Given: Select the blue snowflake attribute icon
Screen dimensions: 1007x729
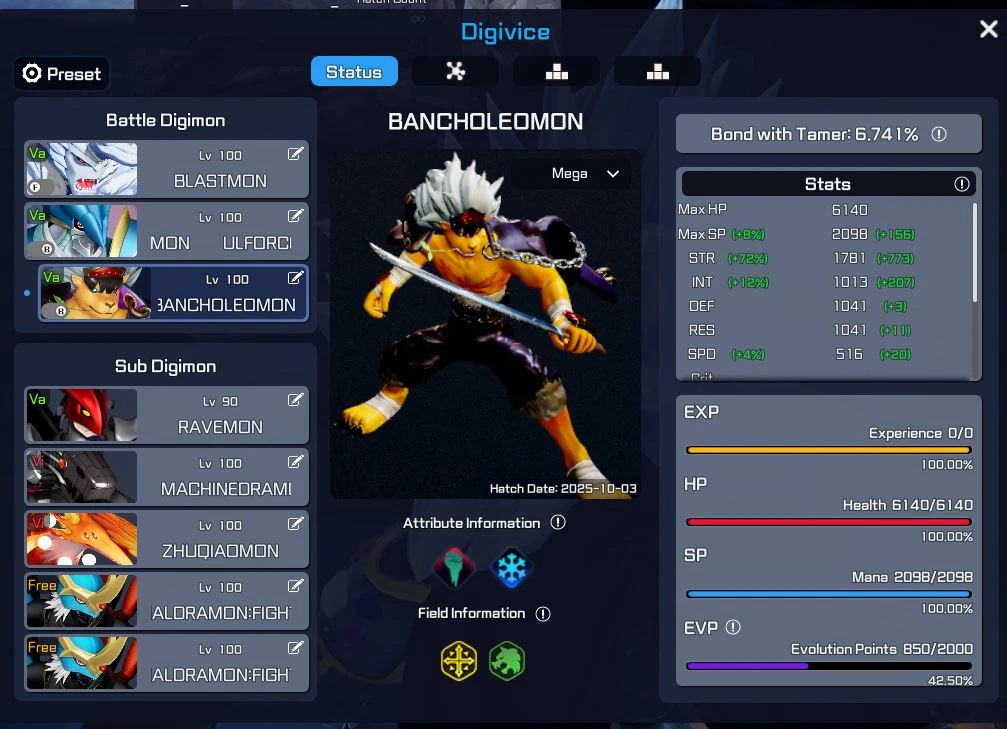Looking at the screenshot, I should pos(513,568).
